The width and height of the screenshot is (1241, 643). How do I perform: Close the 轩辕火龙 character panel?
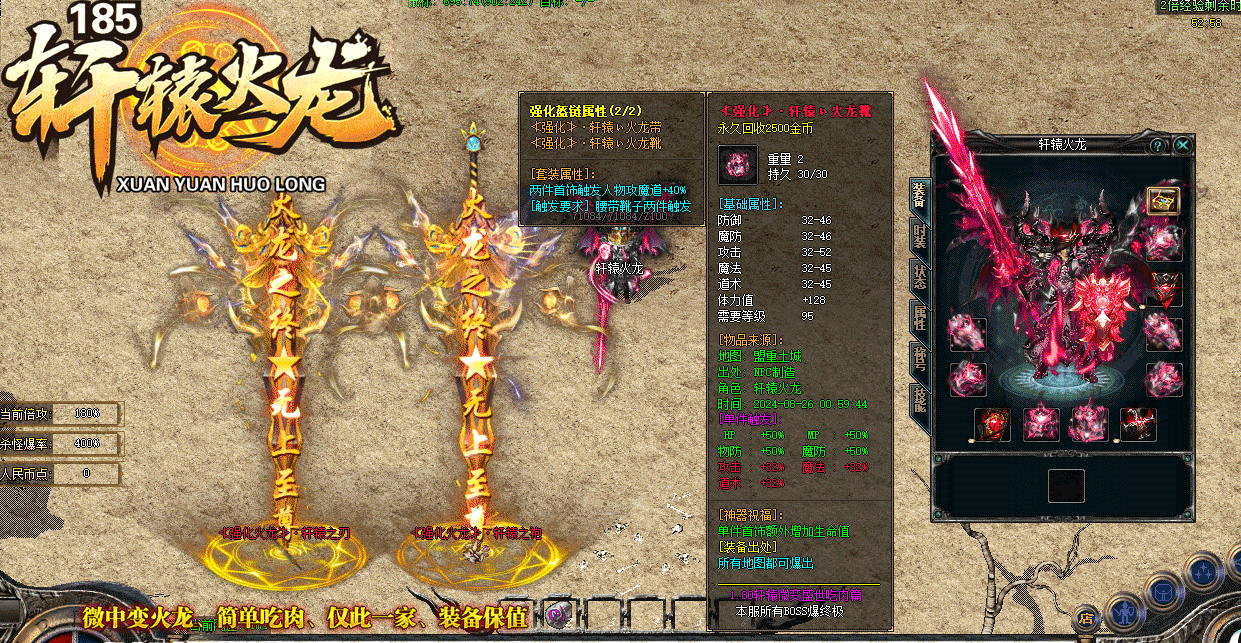(x=1183, y=145)
